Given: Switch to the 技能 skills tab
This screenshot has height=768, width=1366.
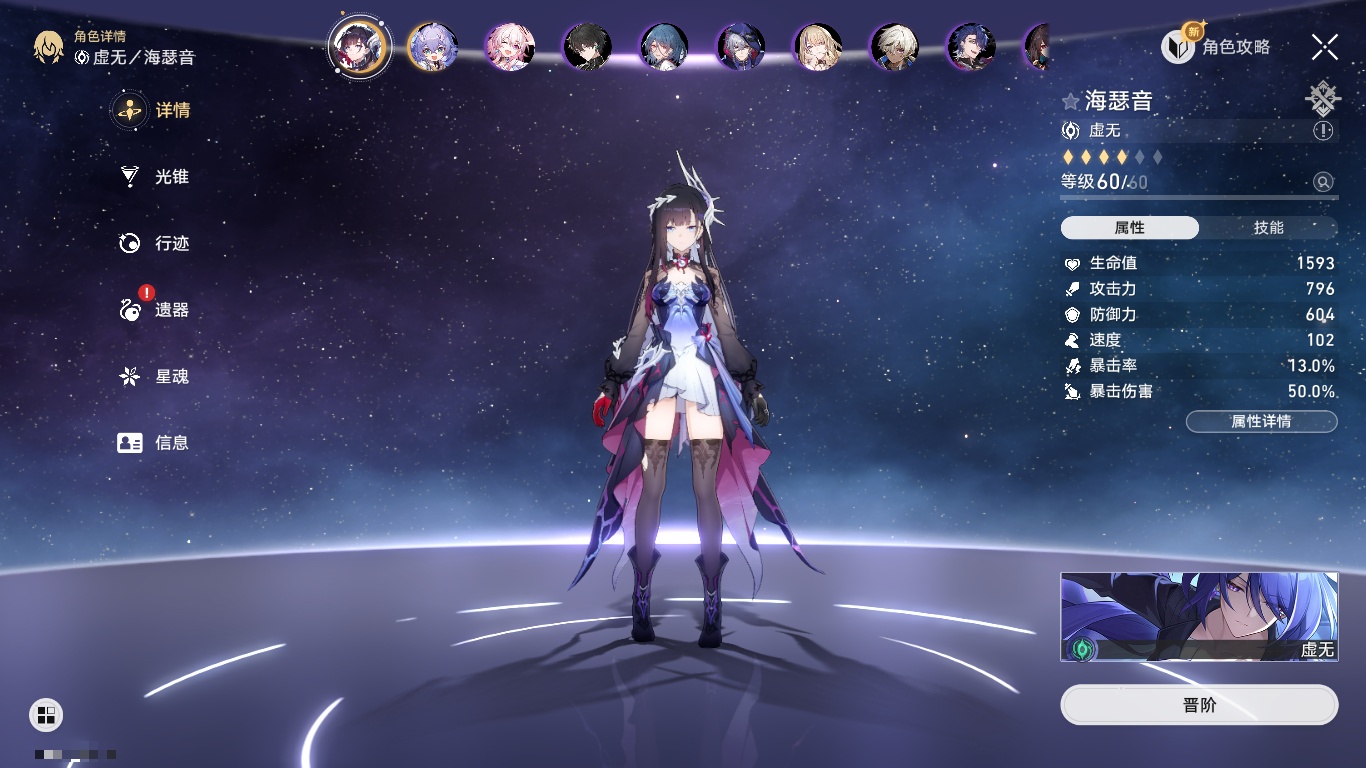Looking at the screenshot, I should coord(1268,228).
